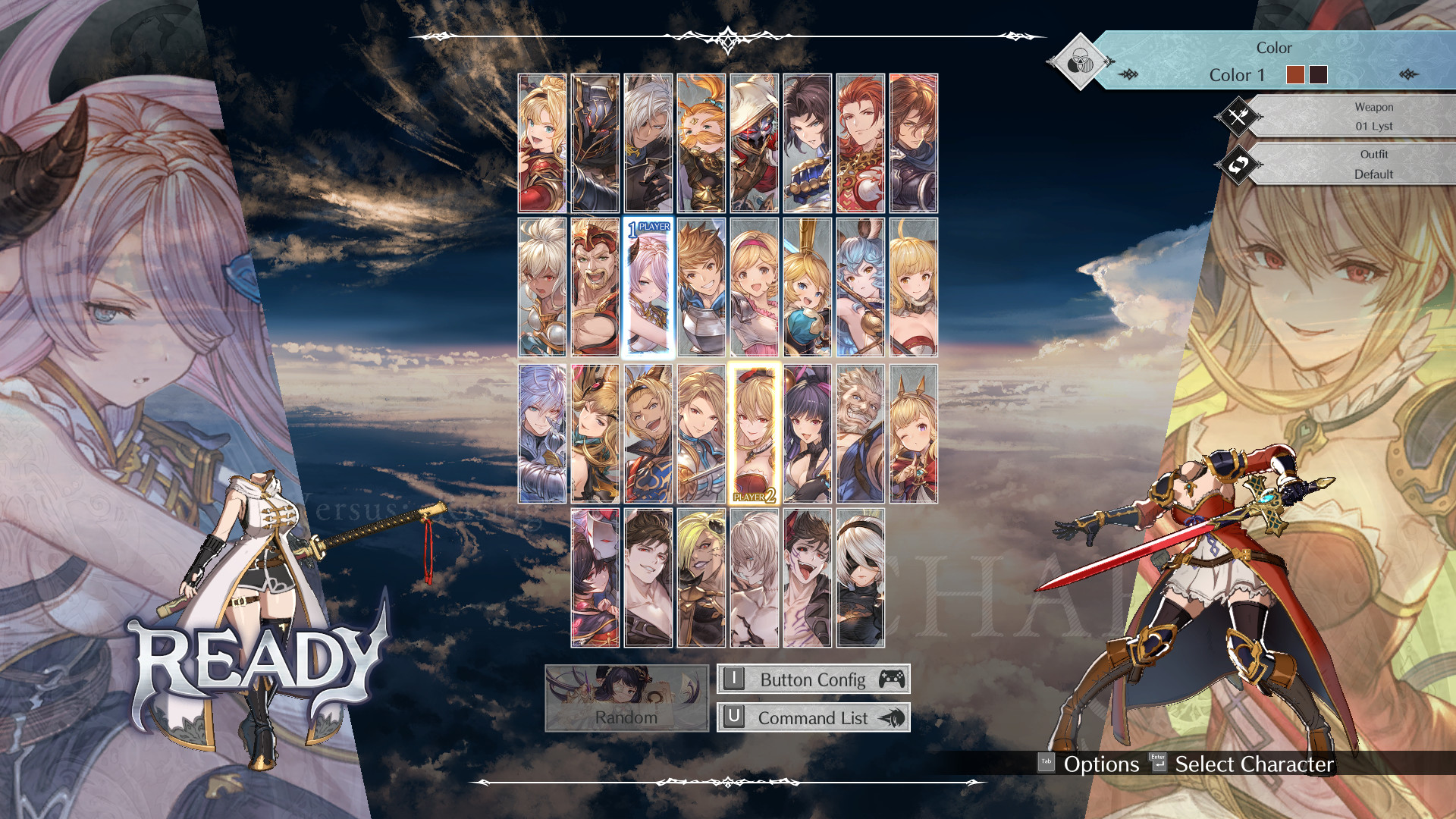Screen dimensions: 1456x819
Task: Click the U key icon before Command List
Action: coord(733,717)
